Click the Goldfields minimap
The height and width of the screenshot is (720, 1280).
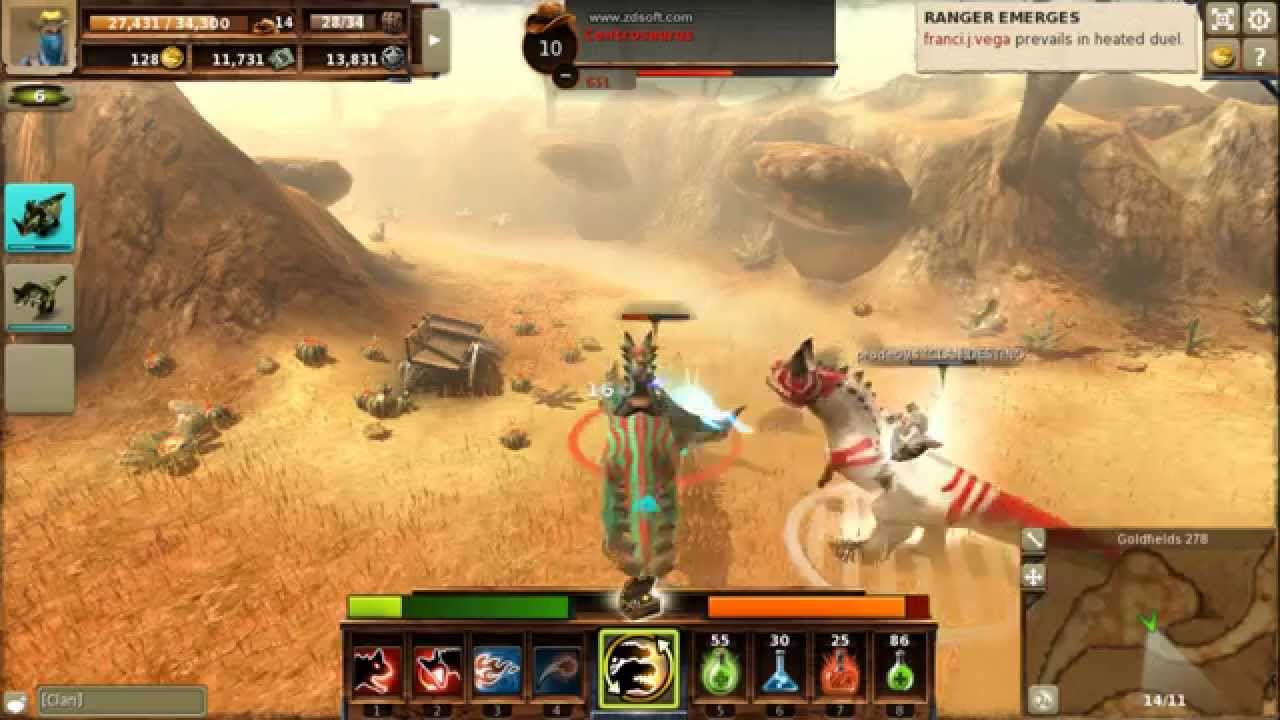(1150, 625)
